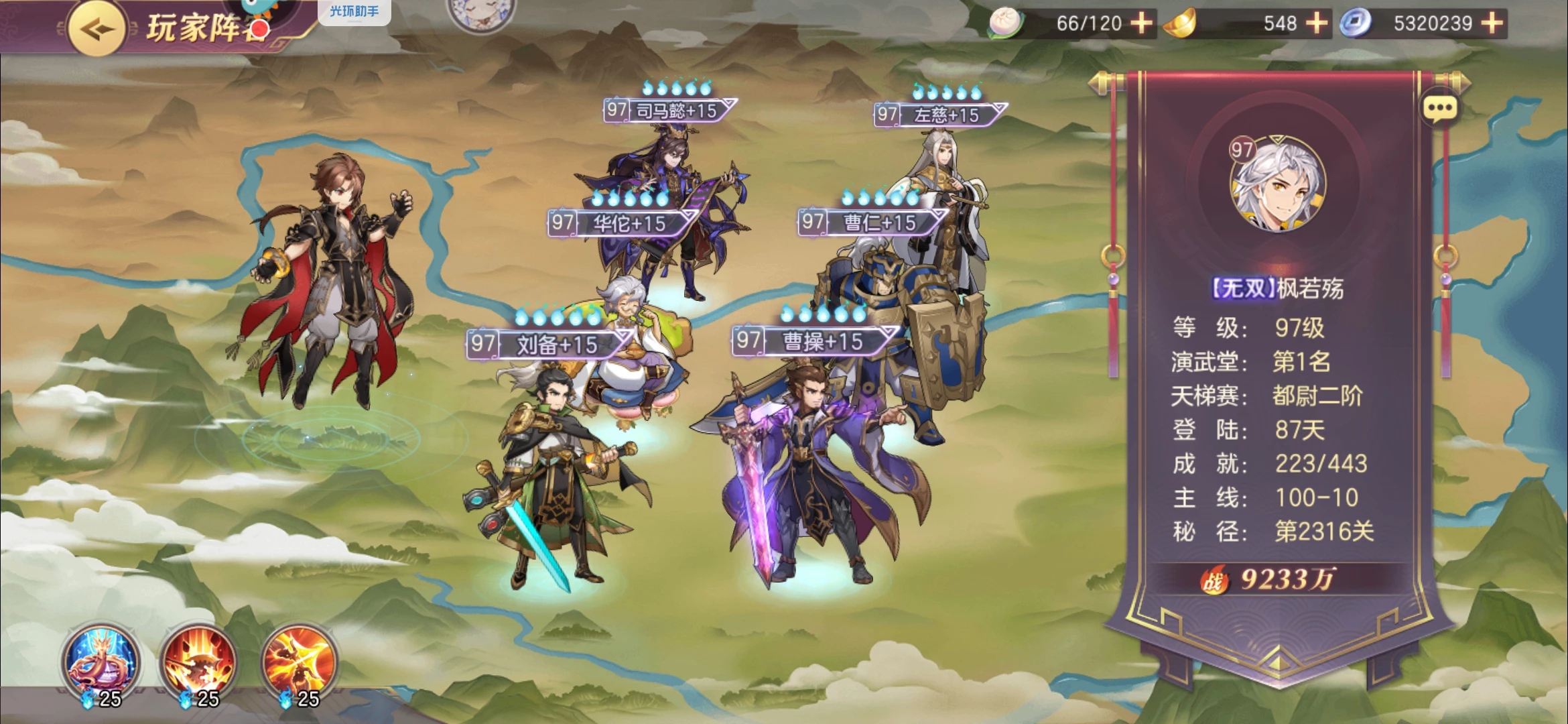Go back using the gold arrow button

pos(96,29)
